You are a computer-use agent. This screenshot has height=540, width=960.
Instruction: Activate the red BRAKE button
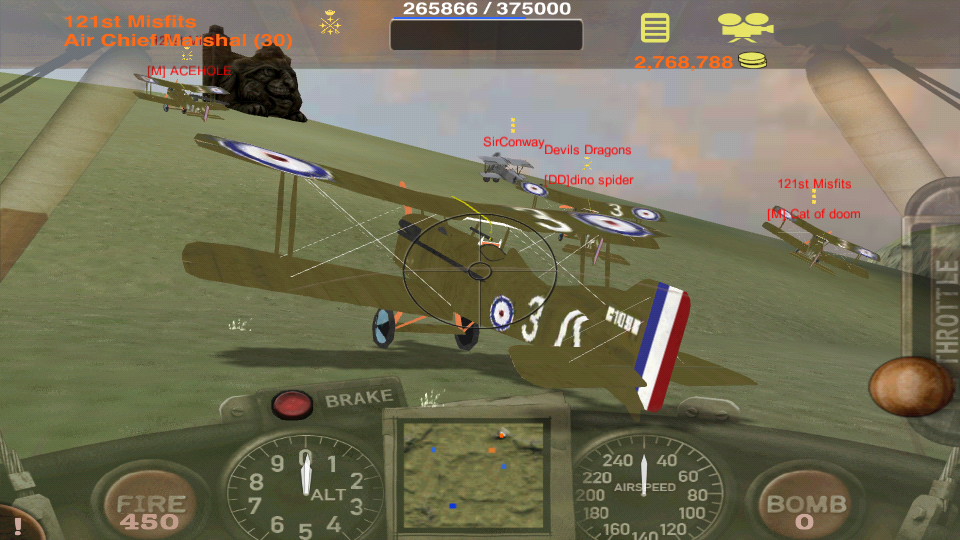292,404
